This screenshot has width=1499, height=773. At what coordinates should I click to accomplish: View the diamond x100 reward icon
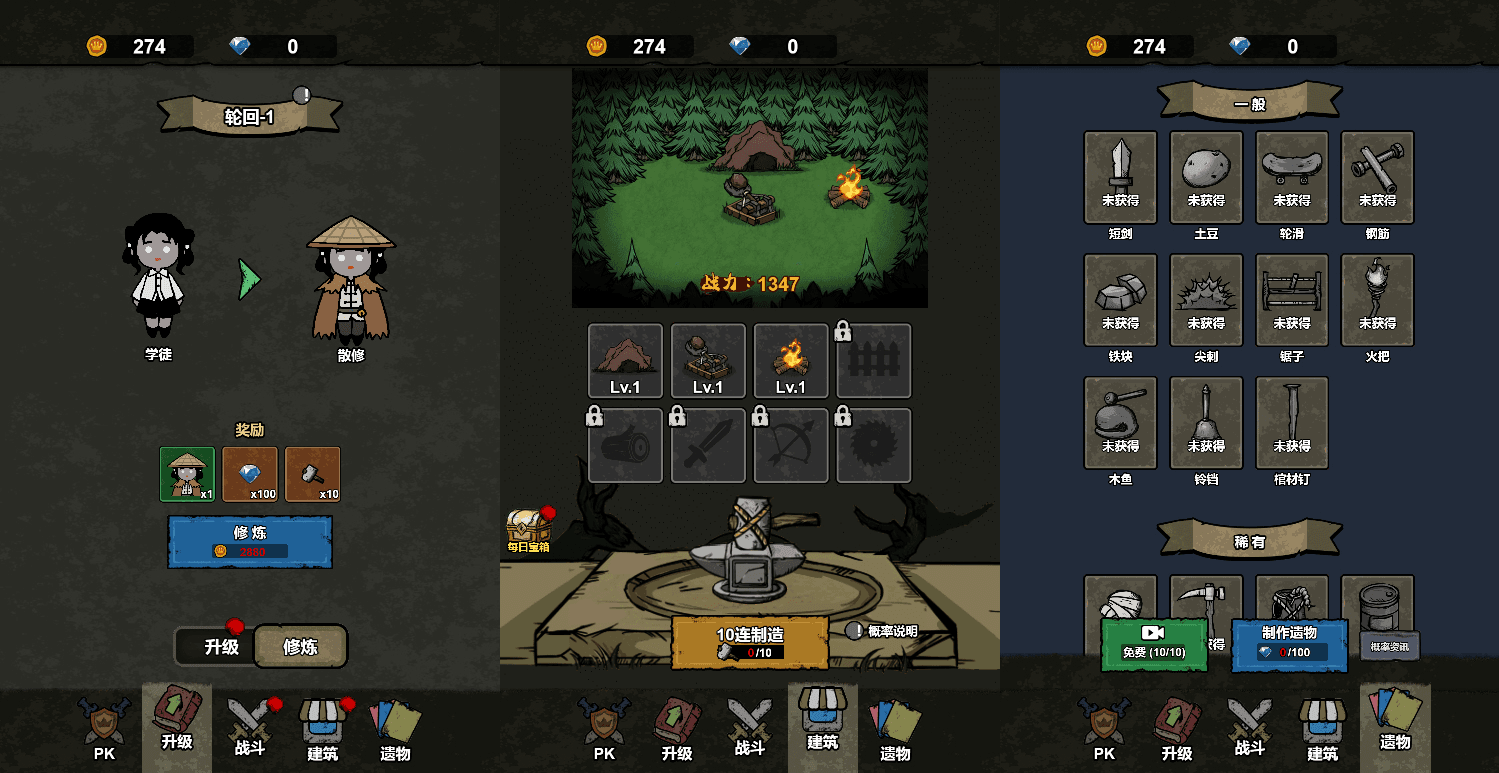(250, 474)
